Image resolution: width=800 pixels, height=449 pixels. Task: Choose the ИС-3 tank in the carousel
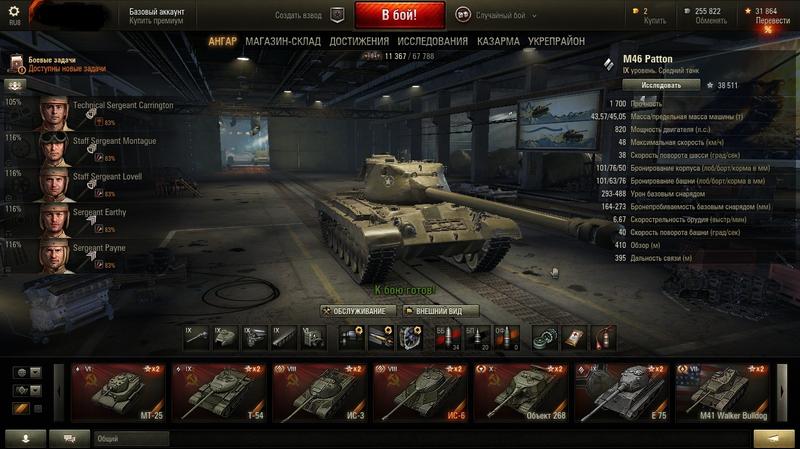[320, 391]
